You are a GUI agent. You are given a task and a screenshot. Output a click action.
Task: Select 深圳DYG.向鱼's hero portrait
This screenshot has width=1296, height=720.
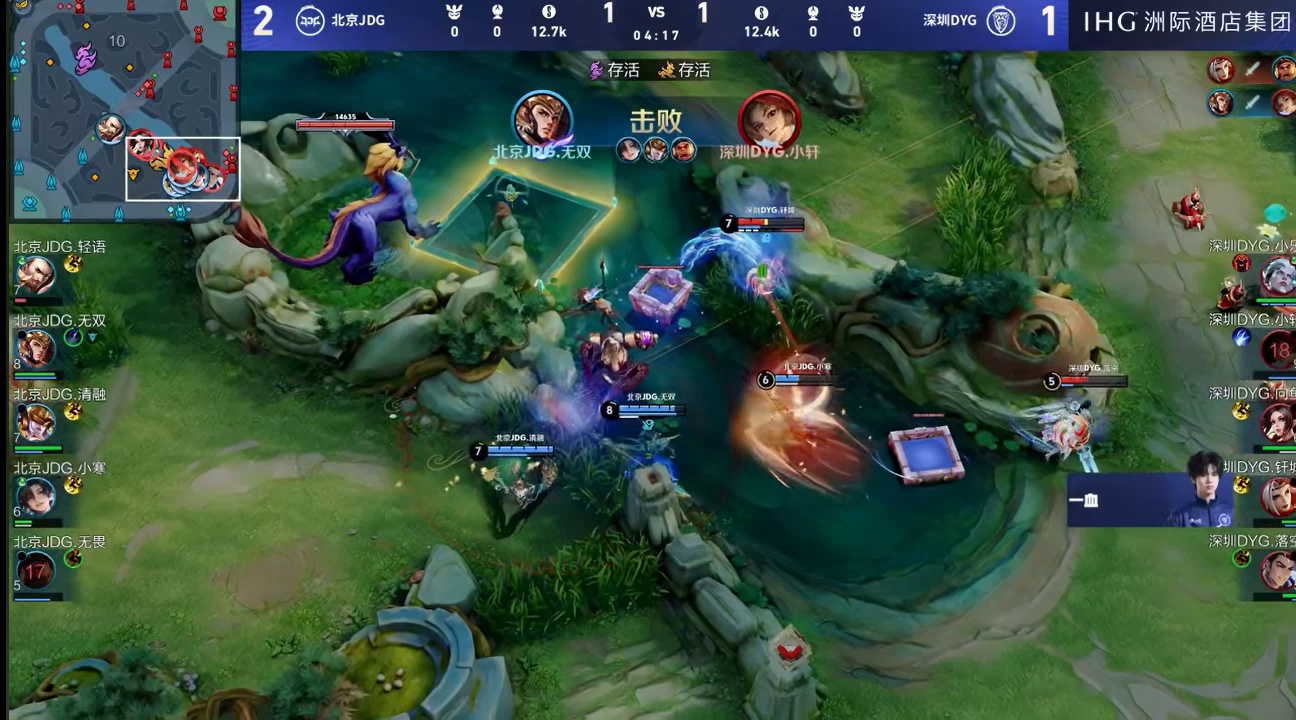click(x=1278, y=423)
